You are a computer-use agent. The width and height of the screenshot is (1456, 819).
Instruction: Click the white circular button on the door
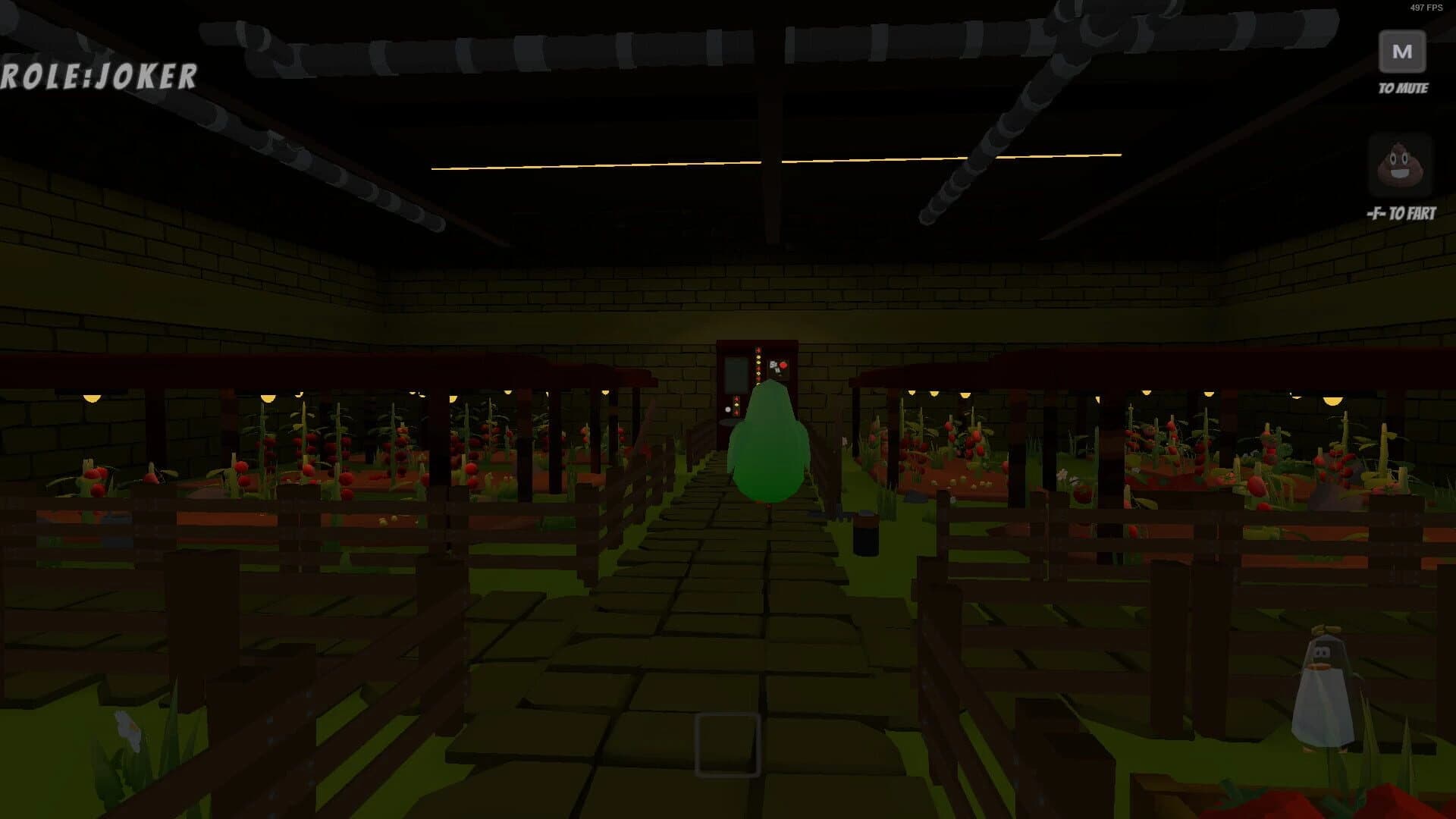tap(728, 409)
